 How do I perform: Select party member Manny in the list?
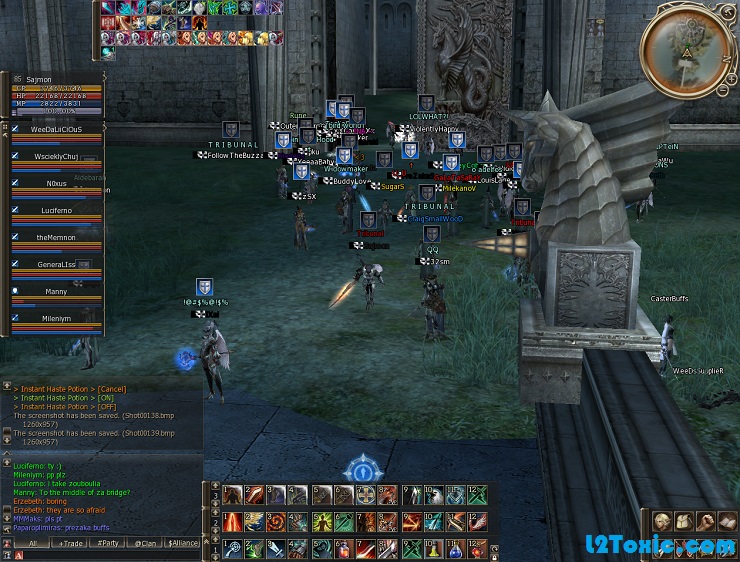(57, 291)
